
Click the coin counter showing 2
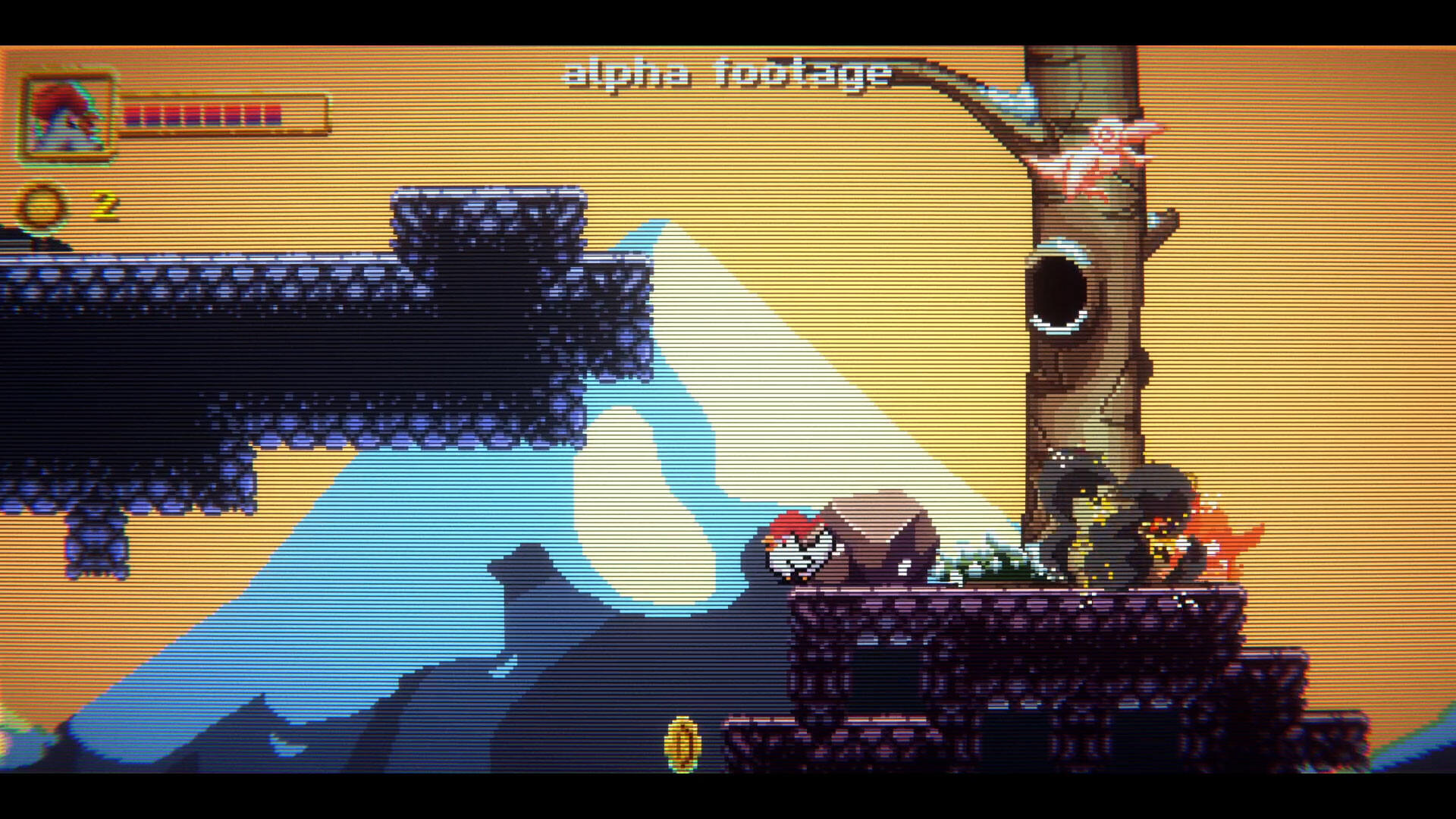click(x=104, y=203)
